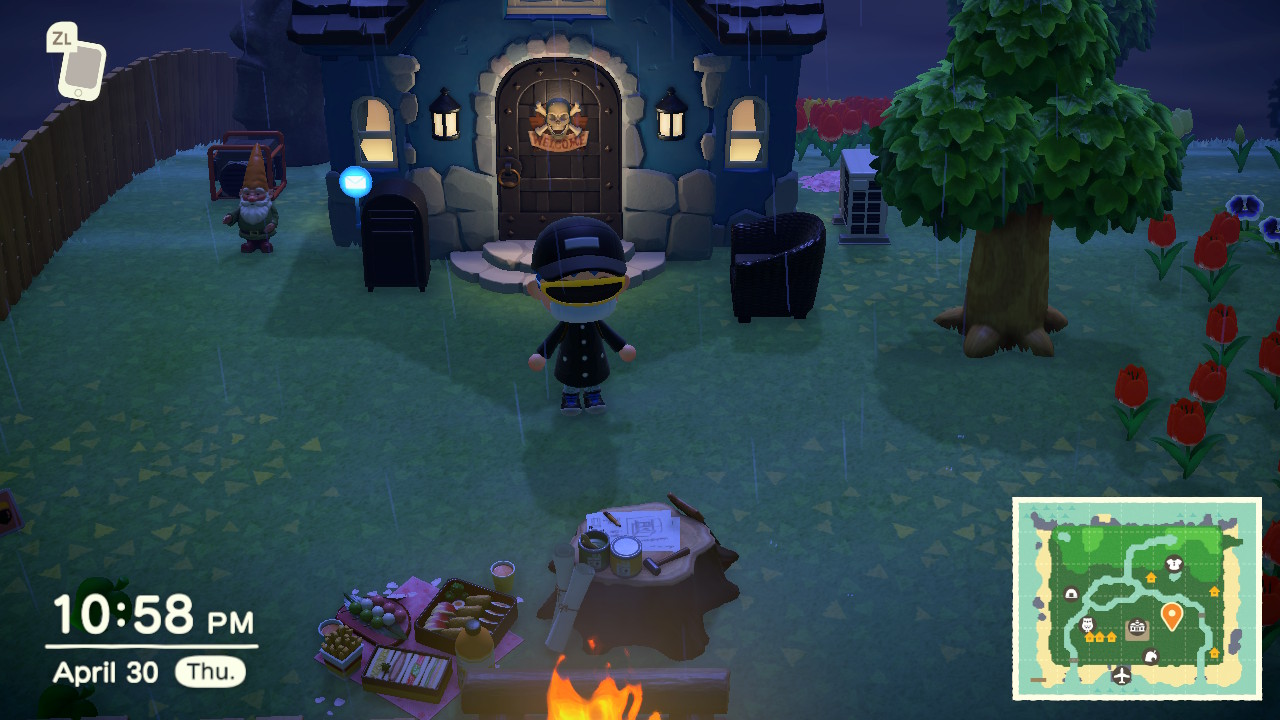Click the orange player location pin on minimap
The image size is (1280, 720).
[x=1171, y=615]
